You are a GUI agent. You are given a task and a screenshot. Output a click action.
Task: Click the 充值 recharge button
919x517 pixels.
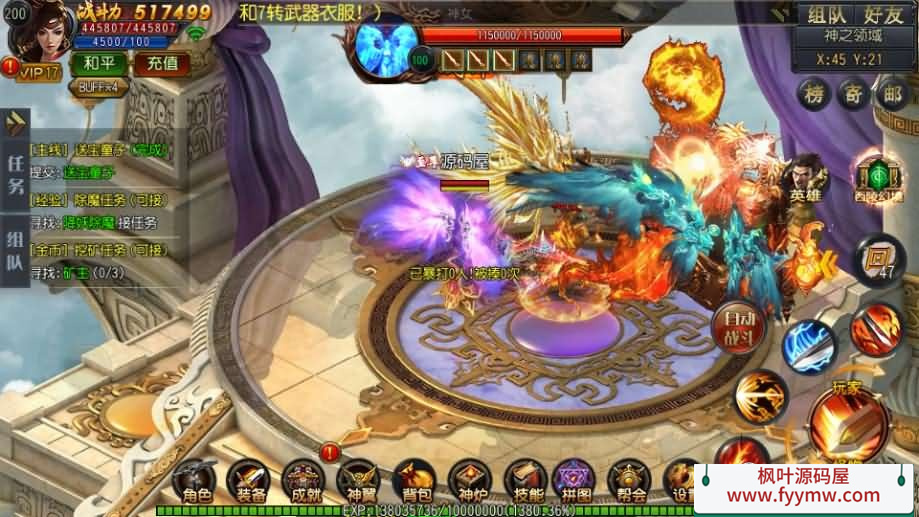tap(162, 64)
